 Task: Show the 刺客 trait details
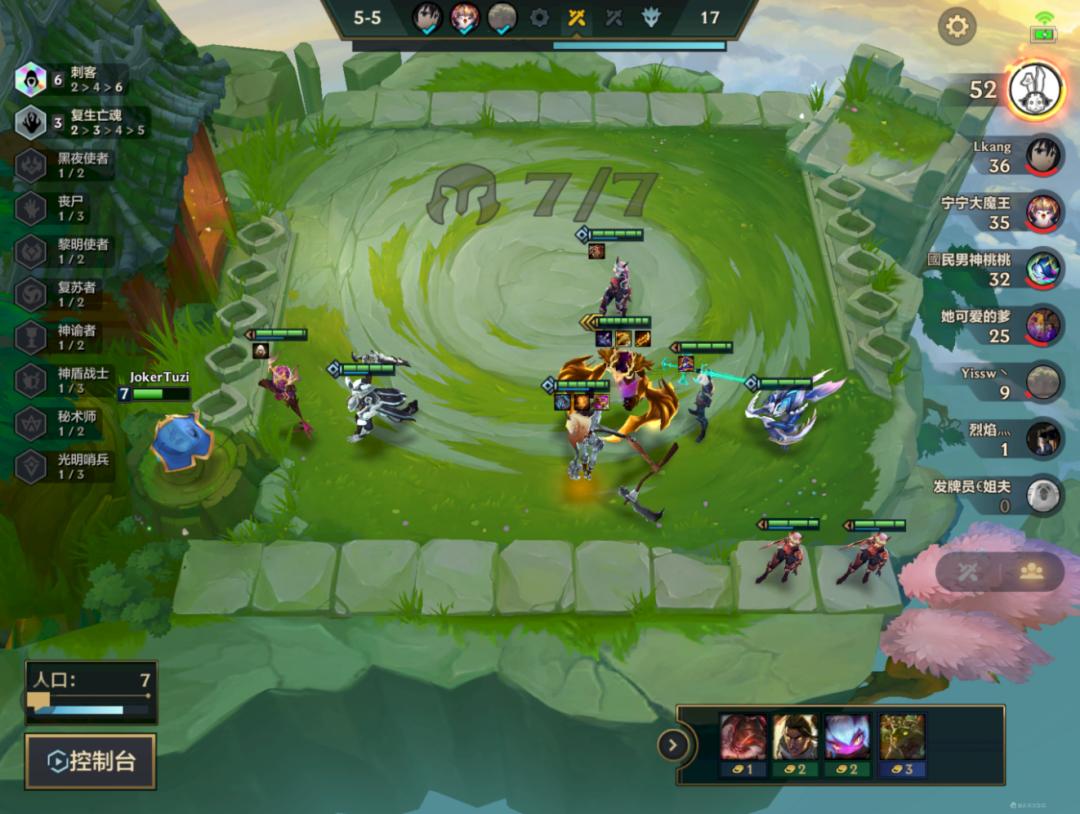(32, 78)
